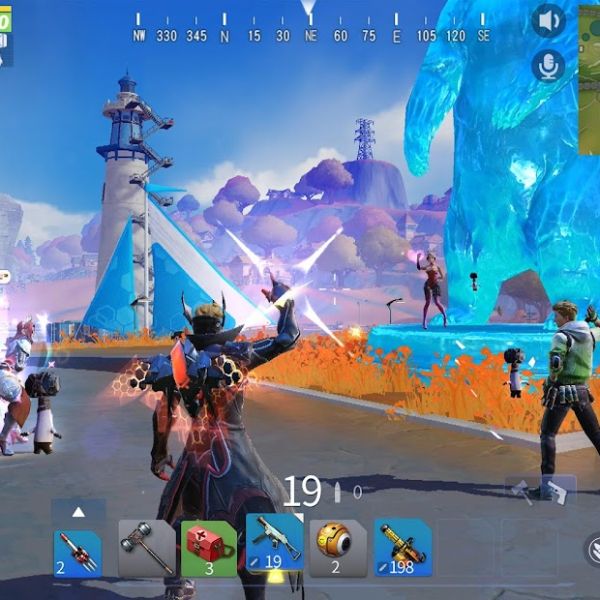Switch to the yellow minigun slot

[402, 548]
